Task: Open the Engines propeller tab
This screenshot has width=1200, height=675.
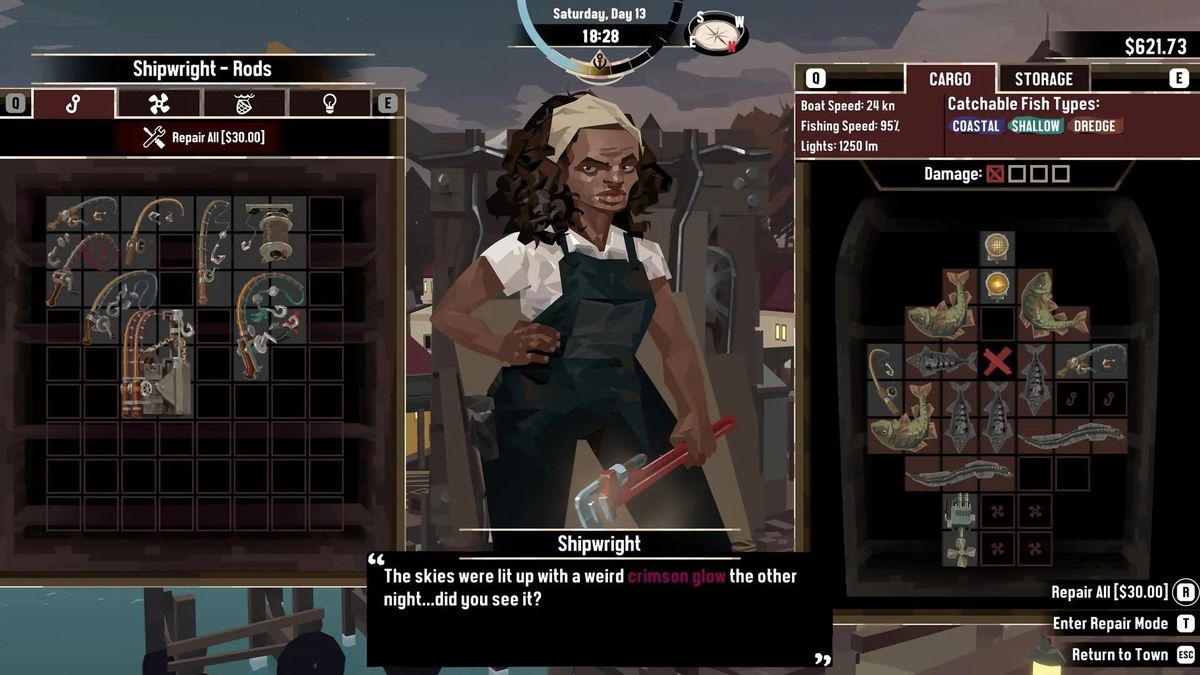Action: pyautogui.click(x=159, y=104)
